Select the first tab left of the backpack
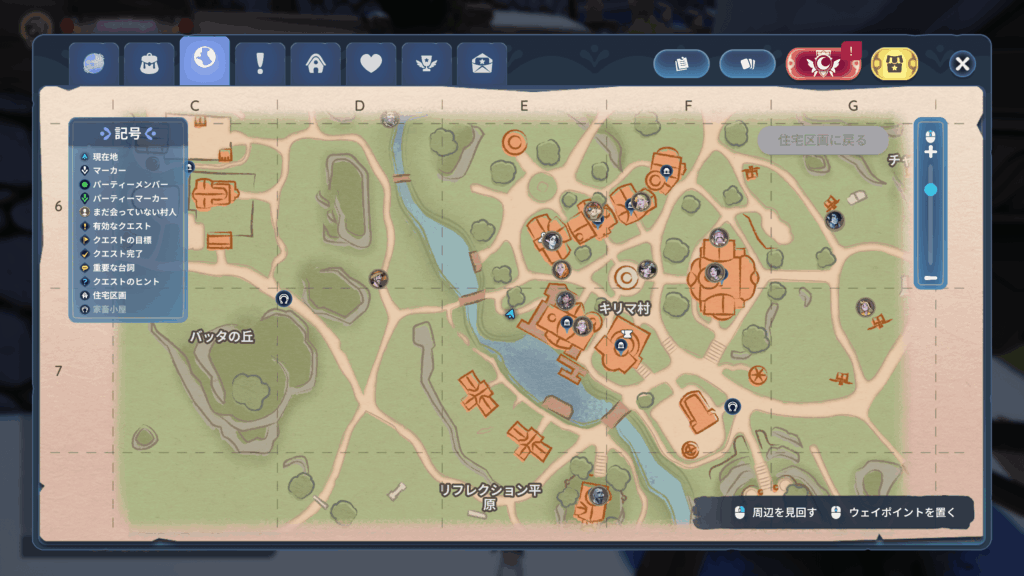The width and height of the screenshot is (1024, 576). pyautogui.click(x=94, y=64)
